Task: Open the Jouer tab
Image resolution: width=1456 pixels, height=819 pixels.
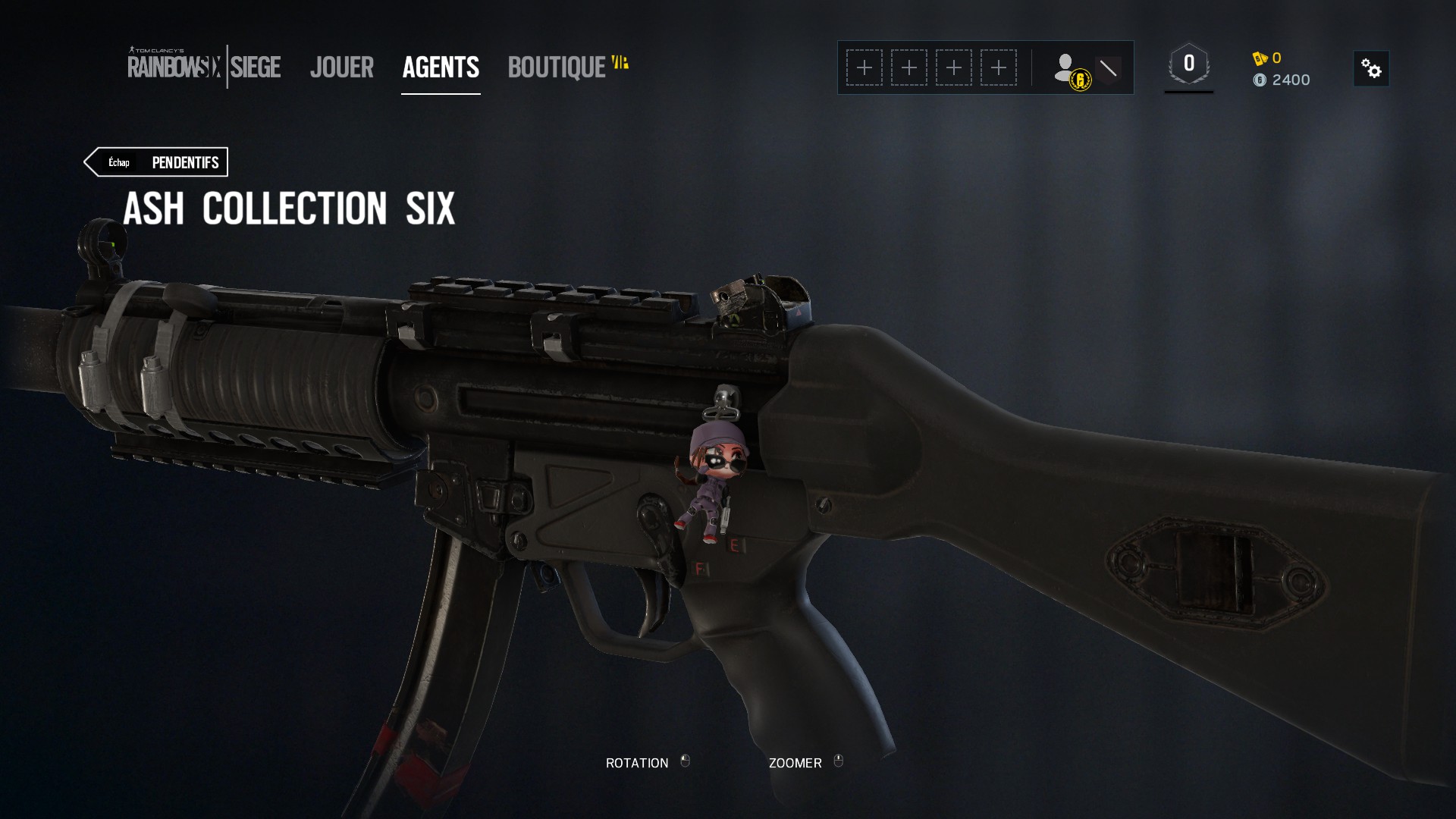Action: [342, 67]
